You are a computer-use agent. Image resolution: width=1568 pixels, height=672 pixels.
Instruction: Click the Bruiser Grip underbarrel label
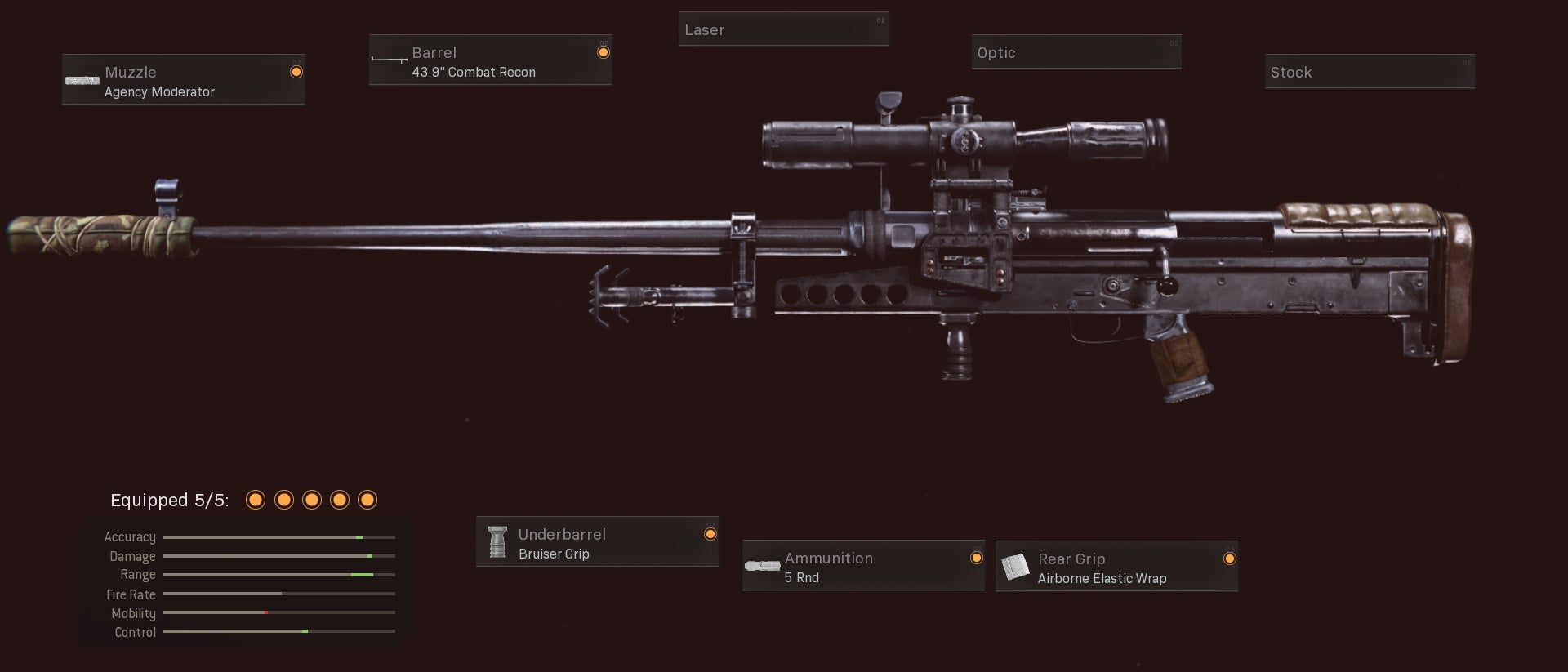pyautogui.click(x=554, y=553)
